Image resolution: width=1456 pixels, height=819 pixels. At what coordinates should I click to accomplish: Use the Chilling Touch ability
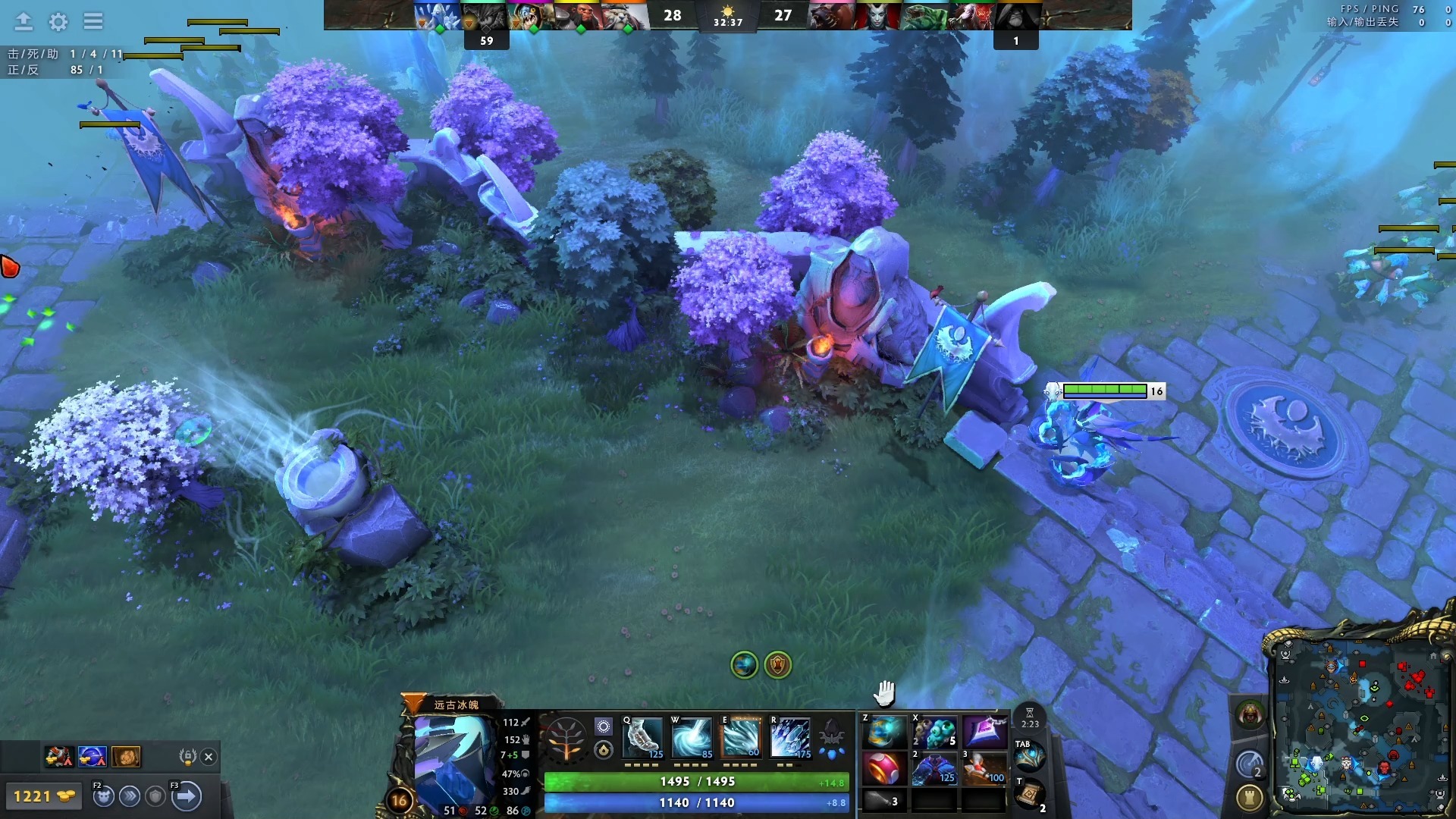pos(741,737)
